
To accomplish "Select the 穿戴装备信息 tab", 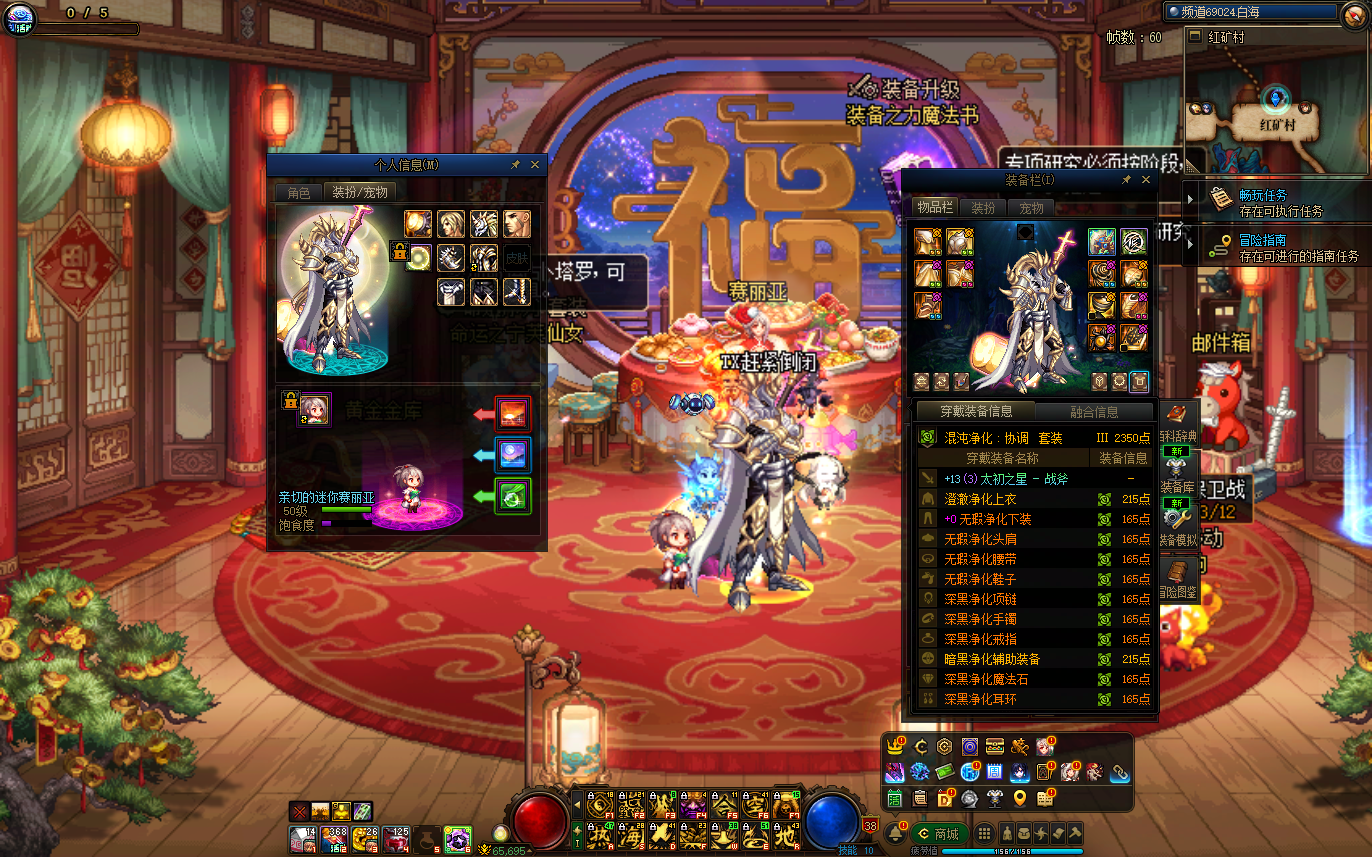I will pos(976,412).
